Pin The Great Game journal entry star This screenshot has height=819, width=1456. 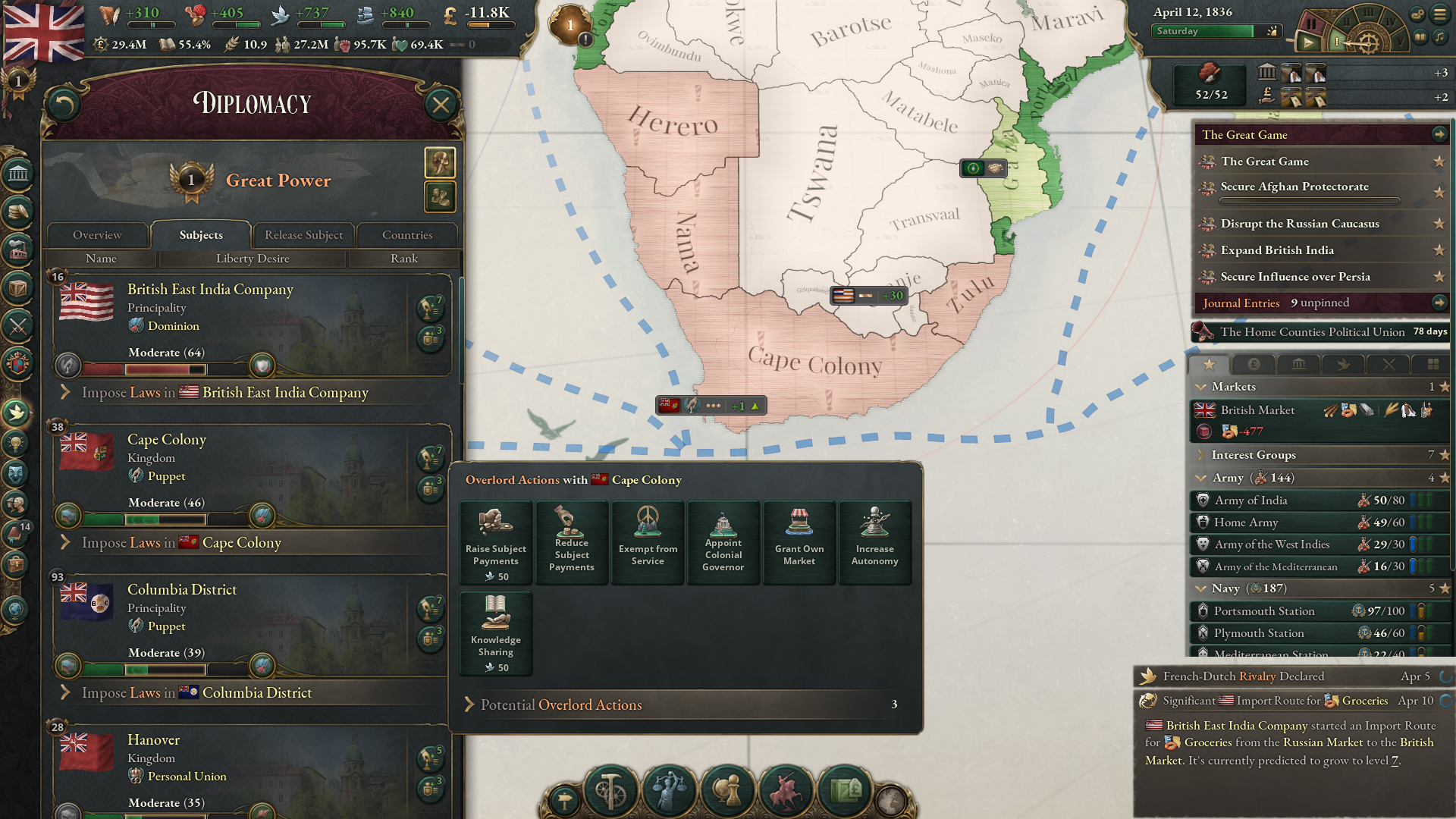click(1439, 162)
